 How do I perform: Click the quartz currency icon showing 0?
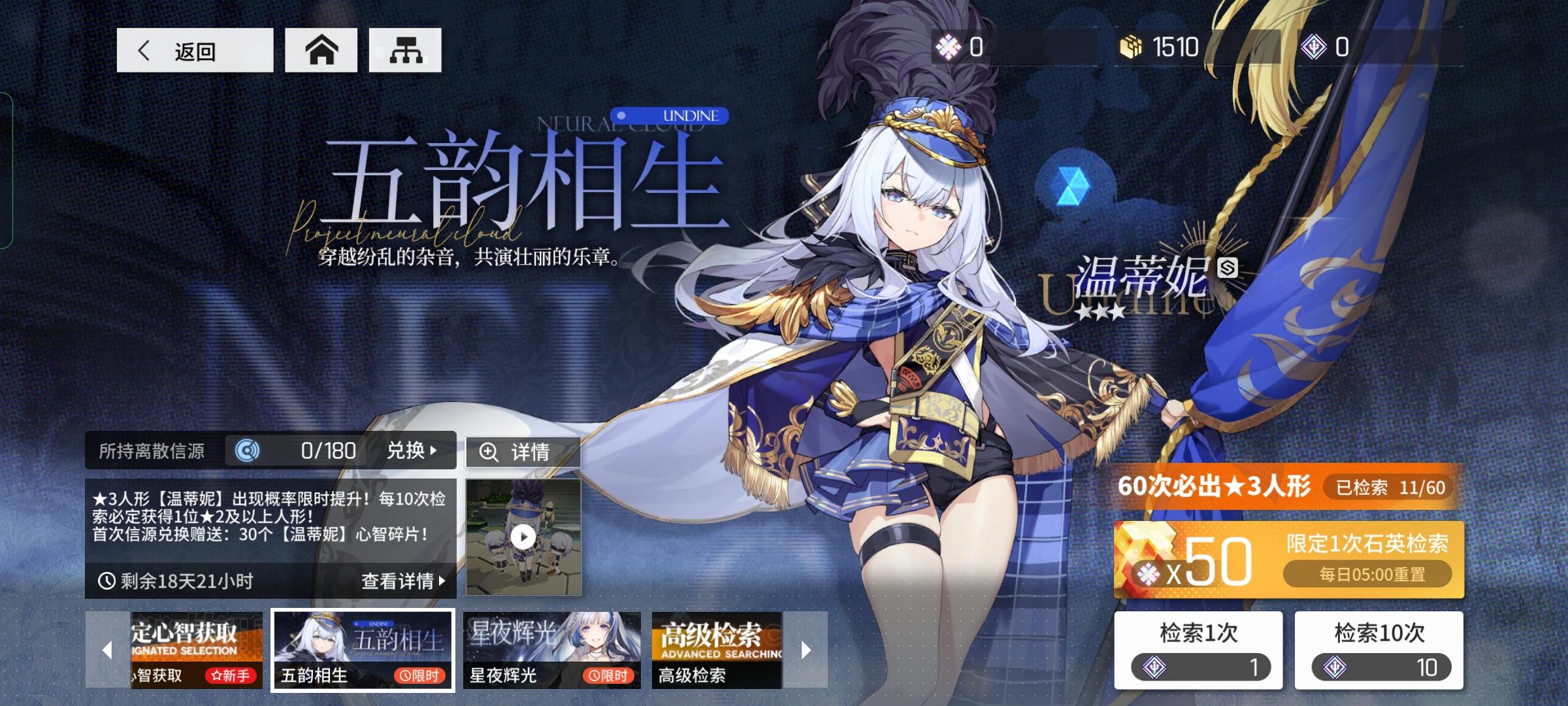pyautogui.click(x=949, y=46)
